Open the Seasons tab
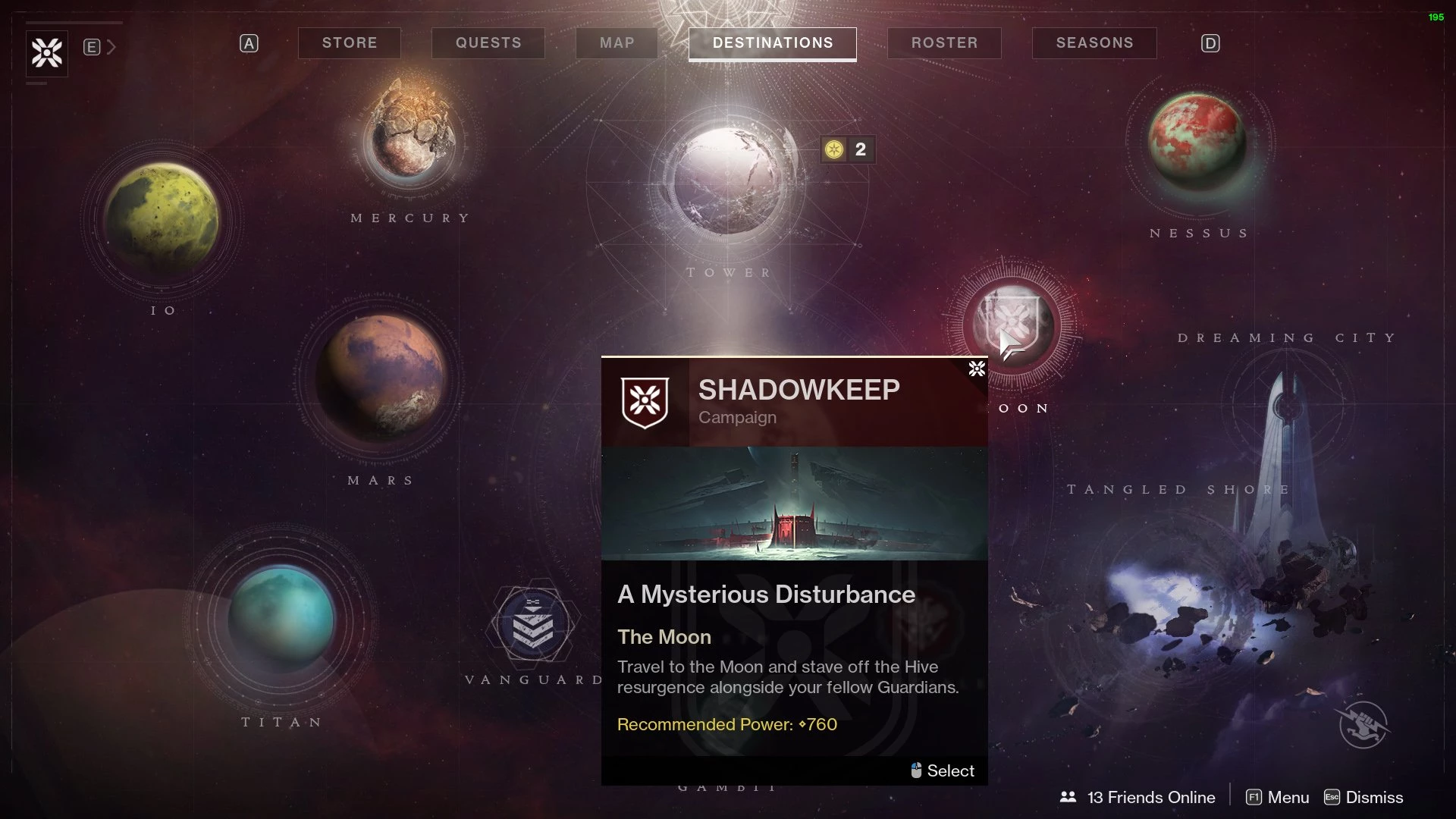This screenshot has width=1456, height=819. point(1094,43)
